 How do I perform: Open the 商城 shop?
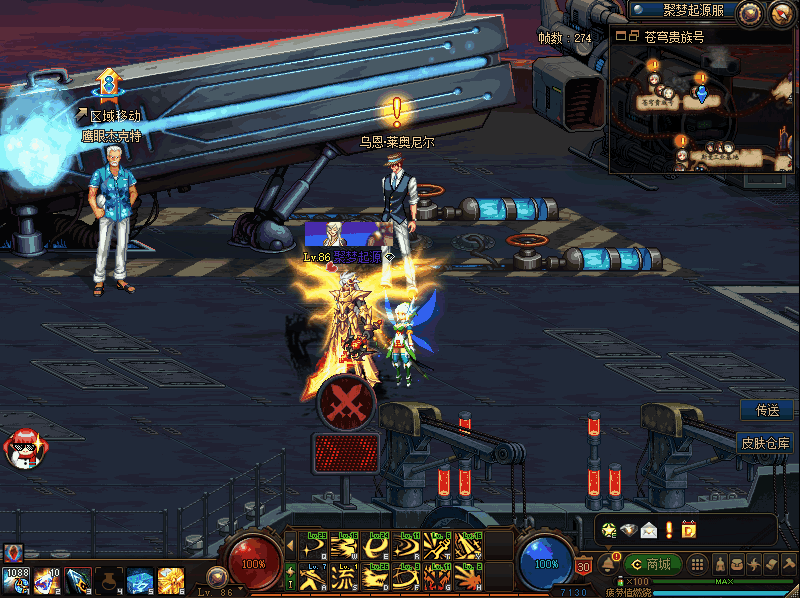point(652,564)
